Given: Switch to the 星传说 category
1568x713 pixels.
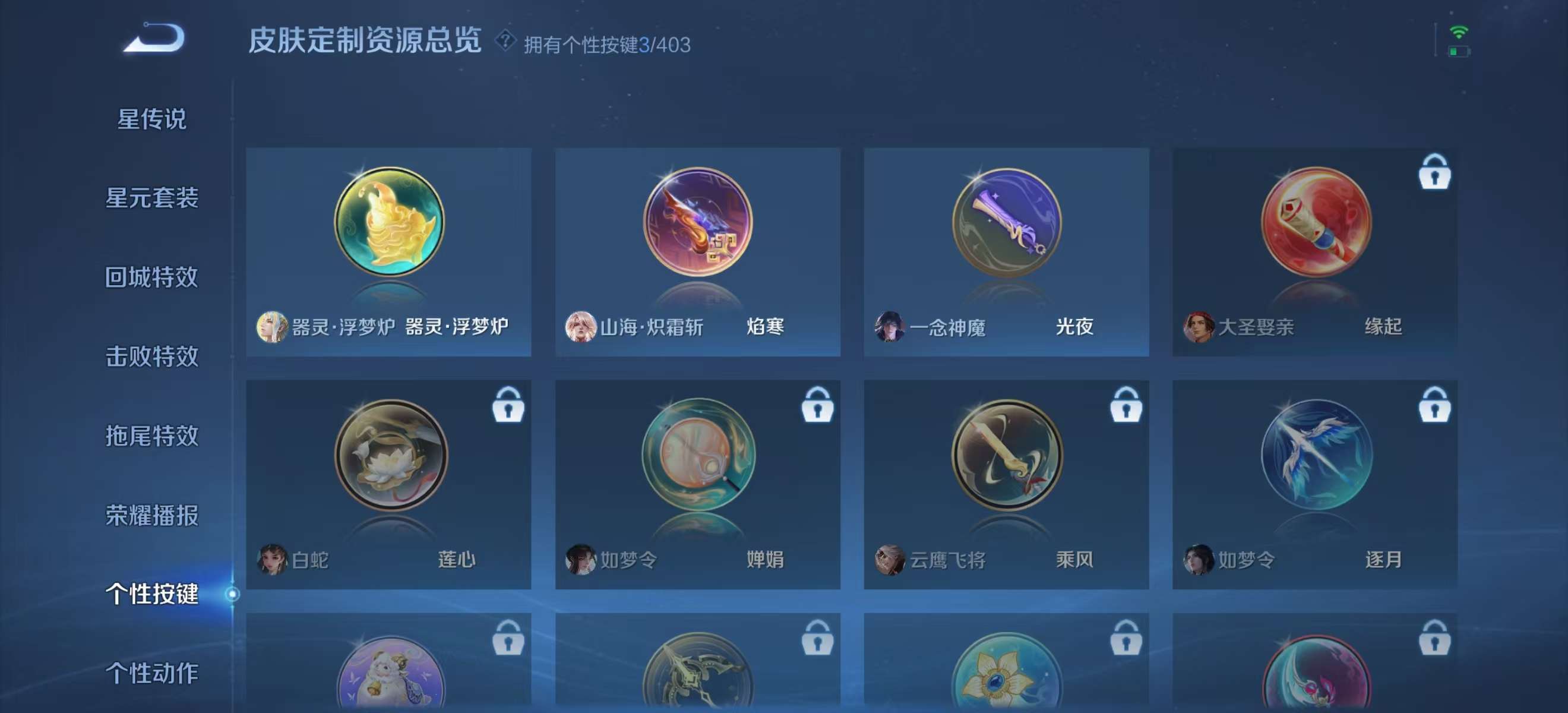Looking at the screenshot, I should click(151, 119).
